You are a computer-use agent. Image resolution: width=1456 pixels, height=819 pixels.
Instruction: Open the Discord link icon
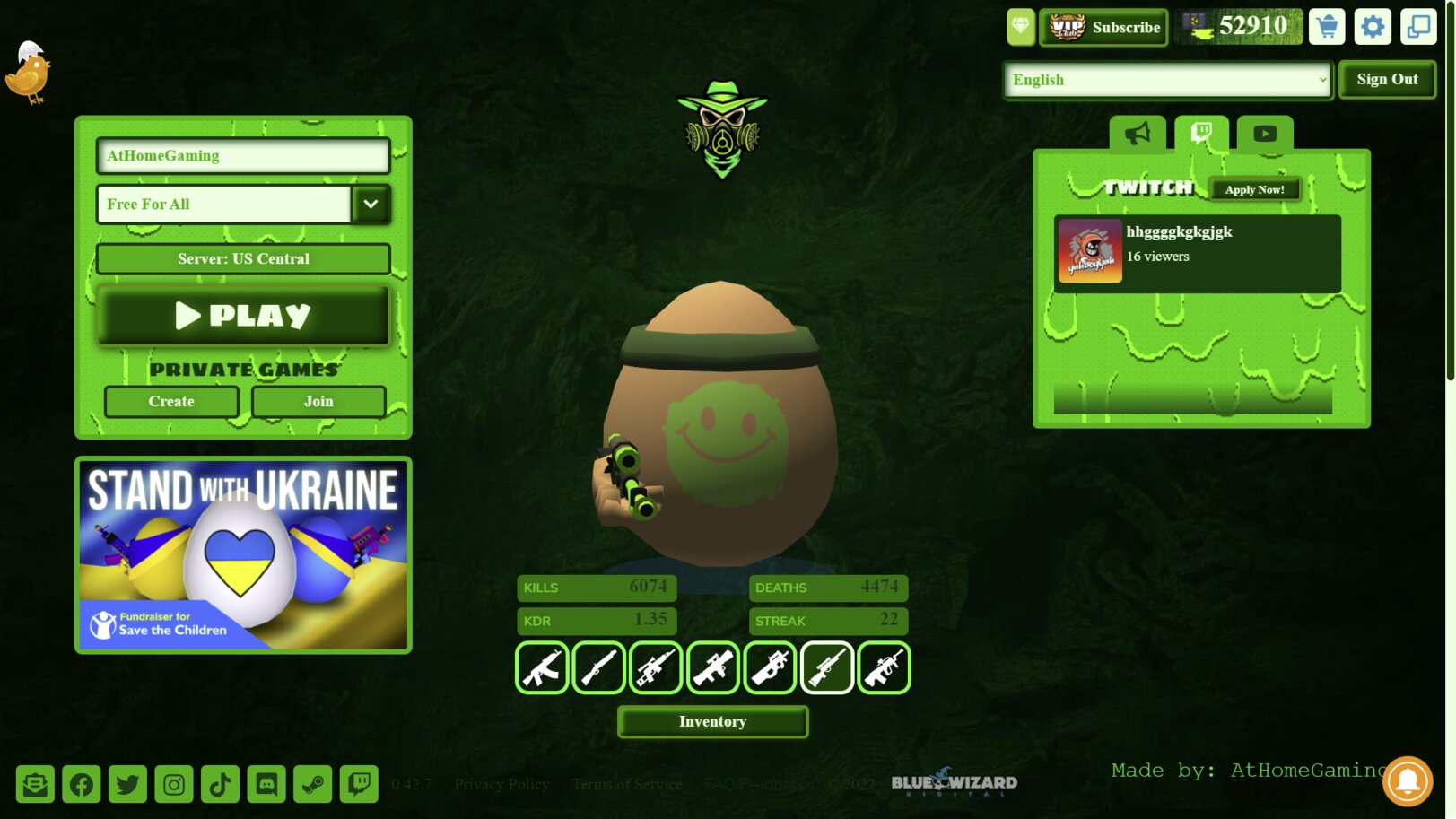(x=266, y=785)
